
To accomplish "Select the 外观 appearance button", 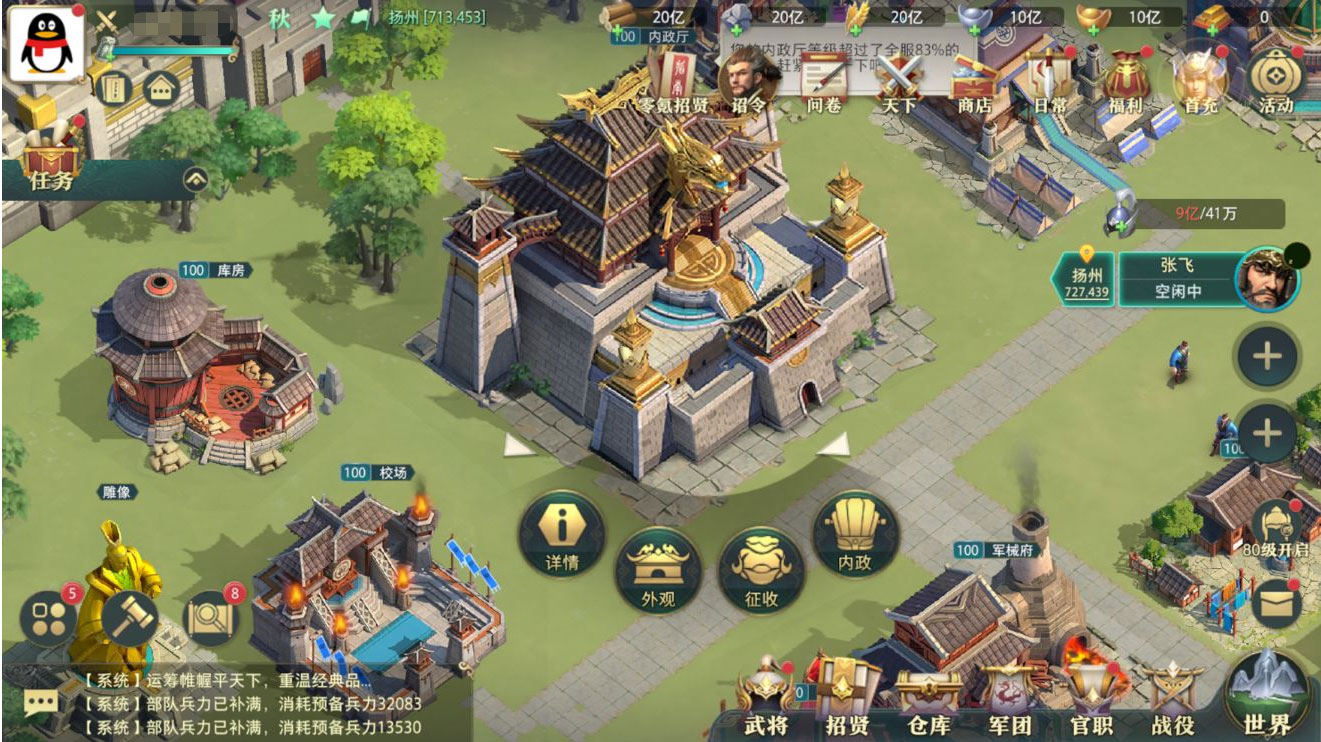I will coord(657,570).
